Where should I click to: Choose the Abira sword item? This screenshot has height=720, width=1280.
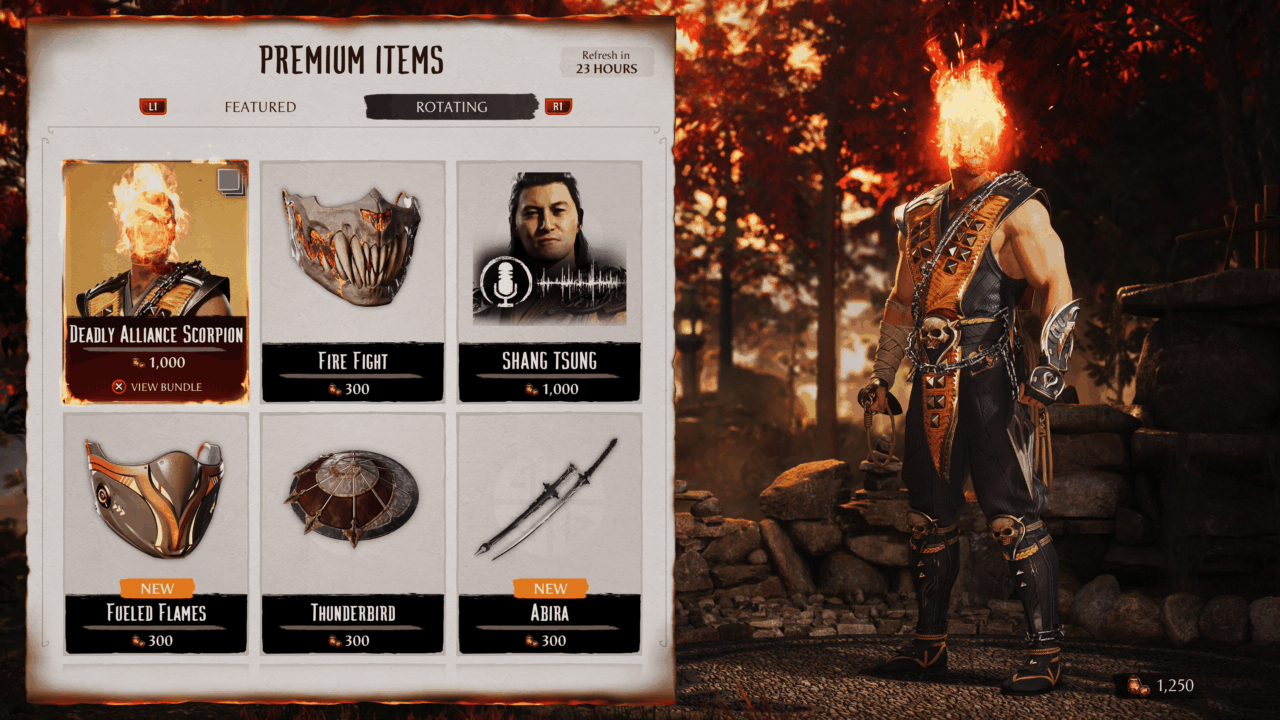pyautogui.click(x=549, y=532)
